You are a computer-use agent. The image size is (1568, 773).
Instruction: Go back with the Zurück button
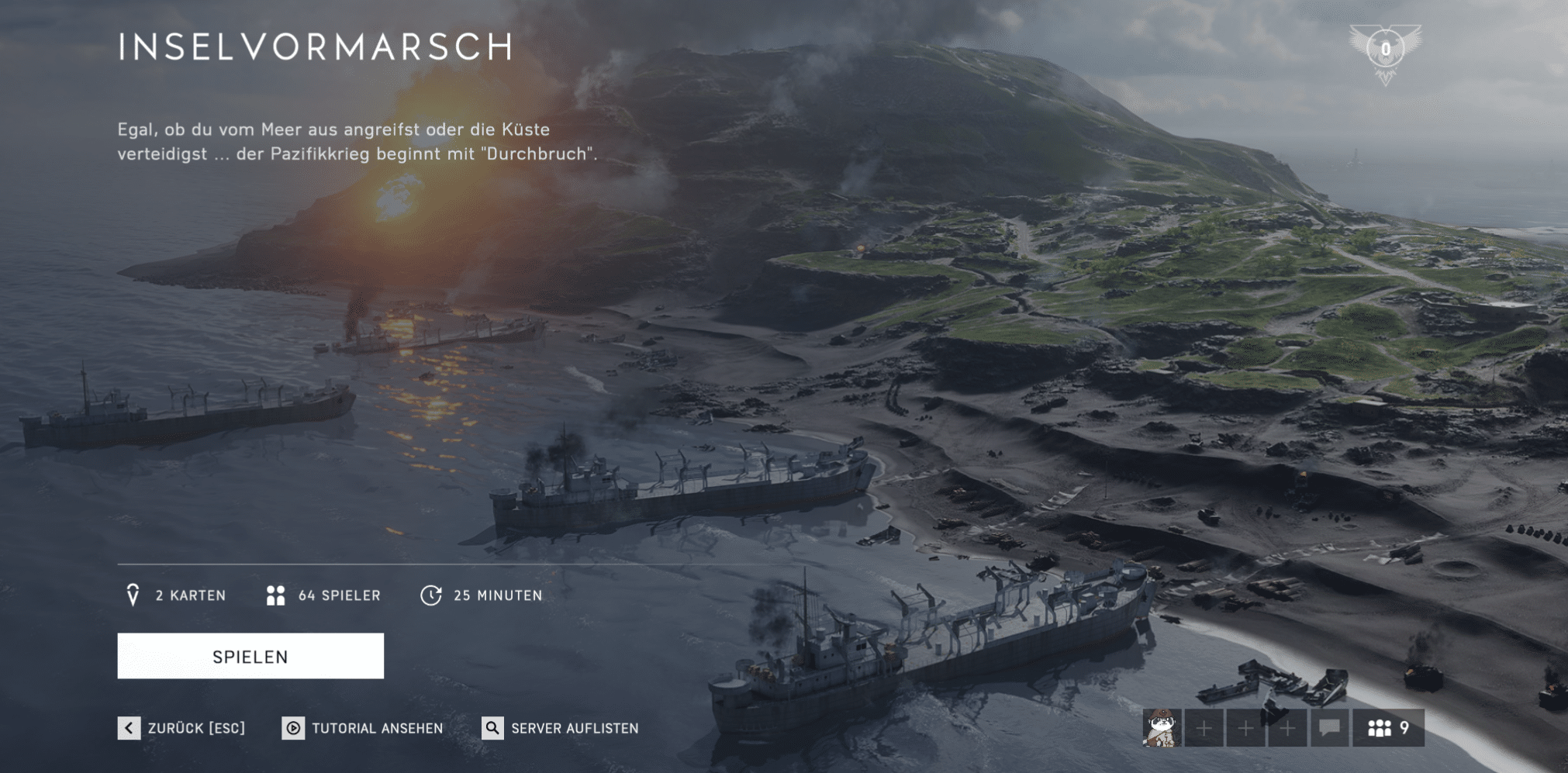(181, 728)
